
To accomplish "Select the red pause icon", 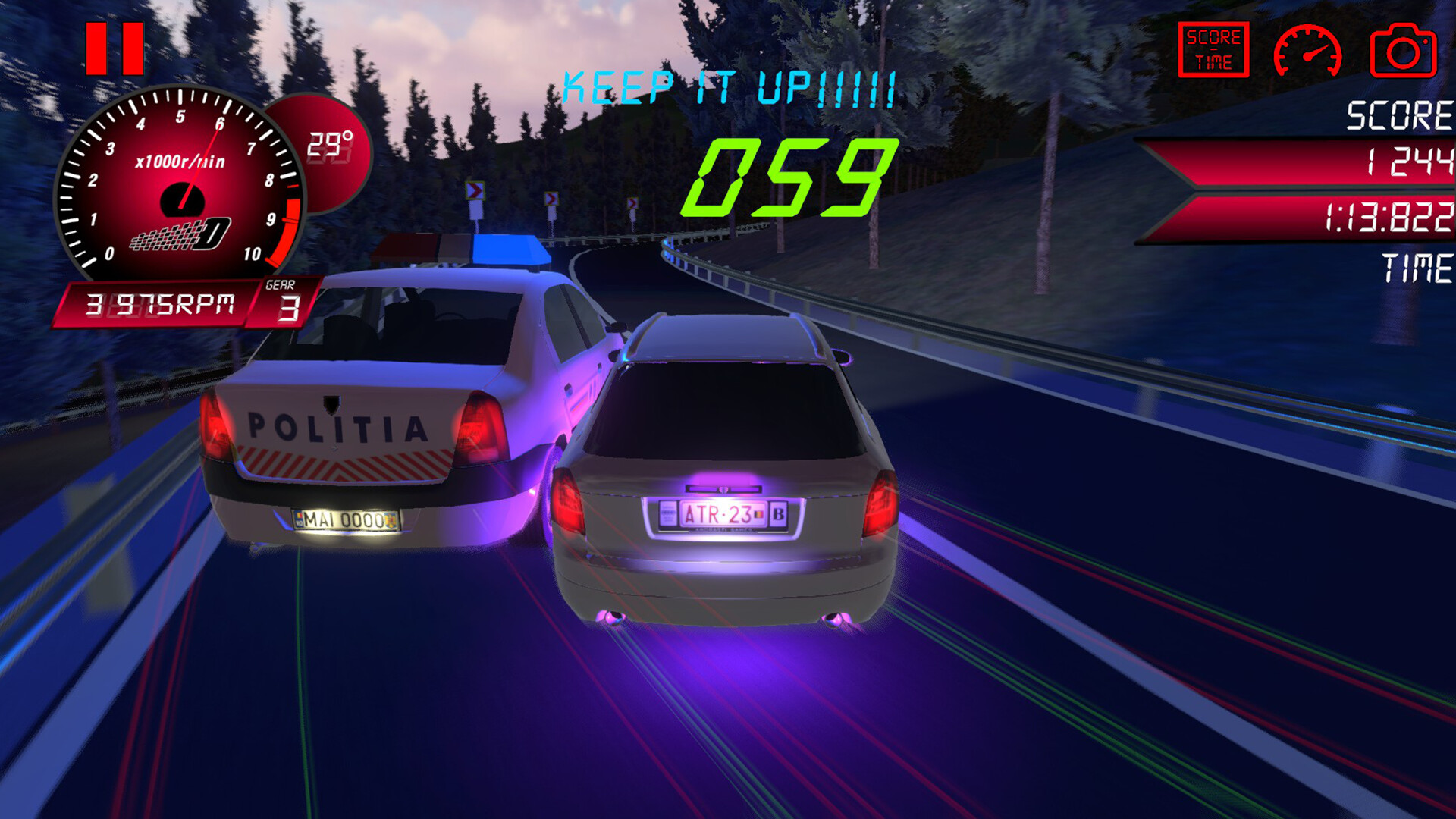I will pos(115,47).
